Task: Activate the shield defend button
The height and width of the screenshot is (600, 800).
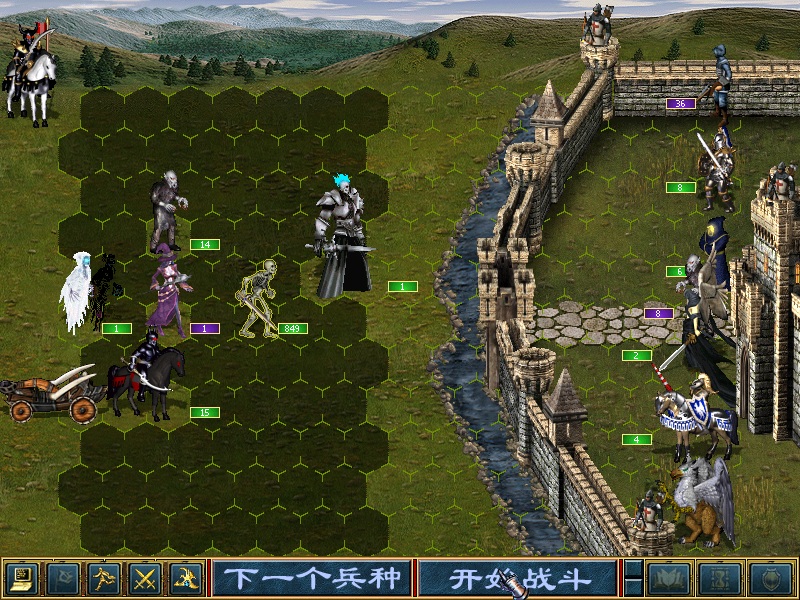Action: [x=771, y=577]
